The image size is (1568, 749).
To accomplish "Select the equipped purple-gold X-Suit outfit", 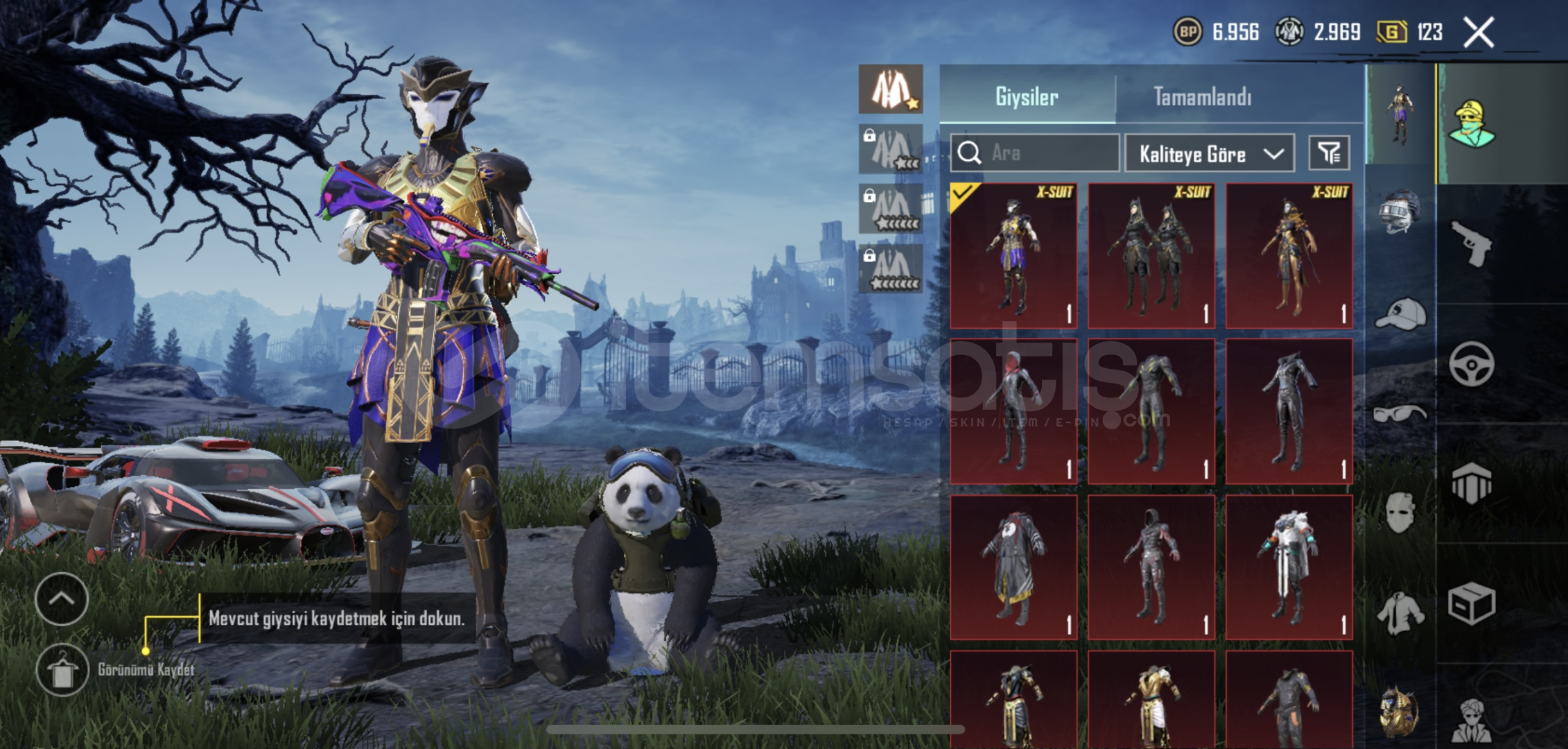I will click(1013, 255).
